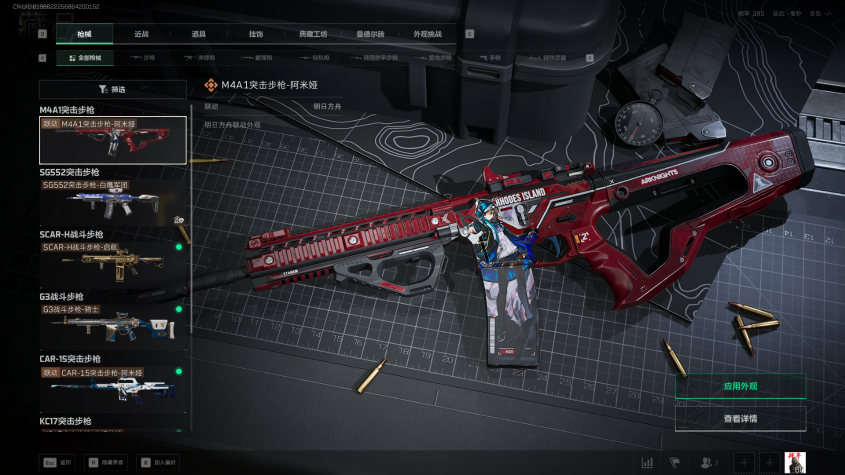This screenshot has height=475, width=845.
Task: Choose the CAR-15突击步枪-阿米娅 skin
Action: pos(113,387)
